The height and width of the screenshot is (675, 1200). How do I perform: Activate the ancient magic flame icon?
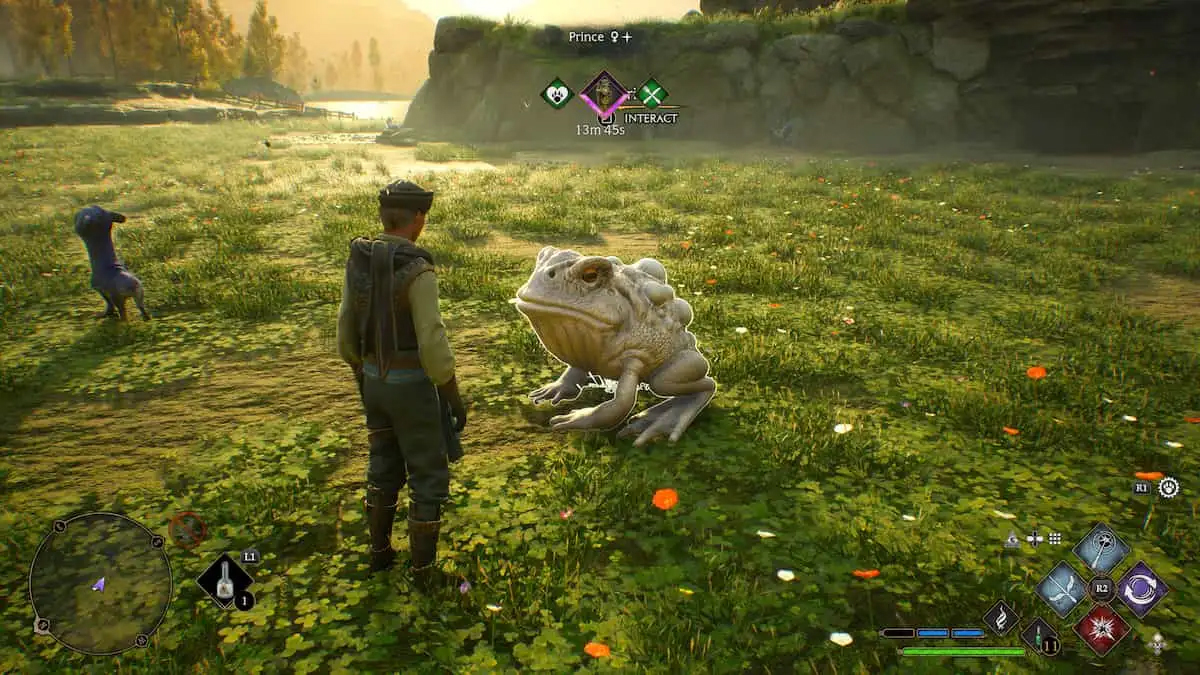point(1000,618)
